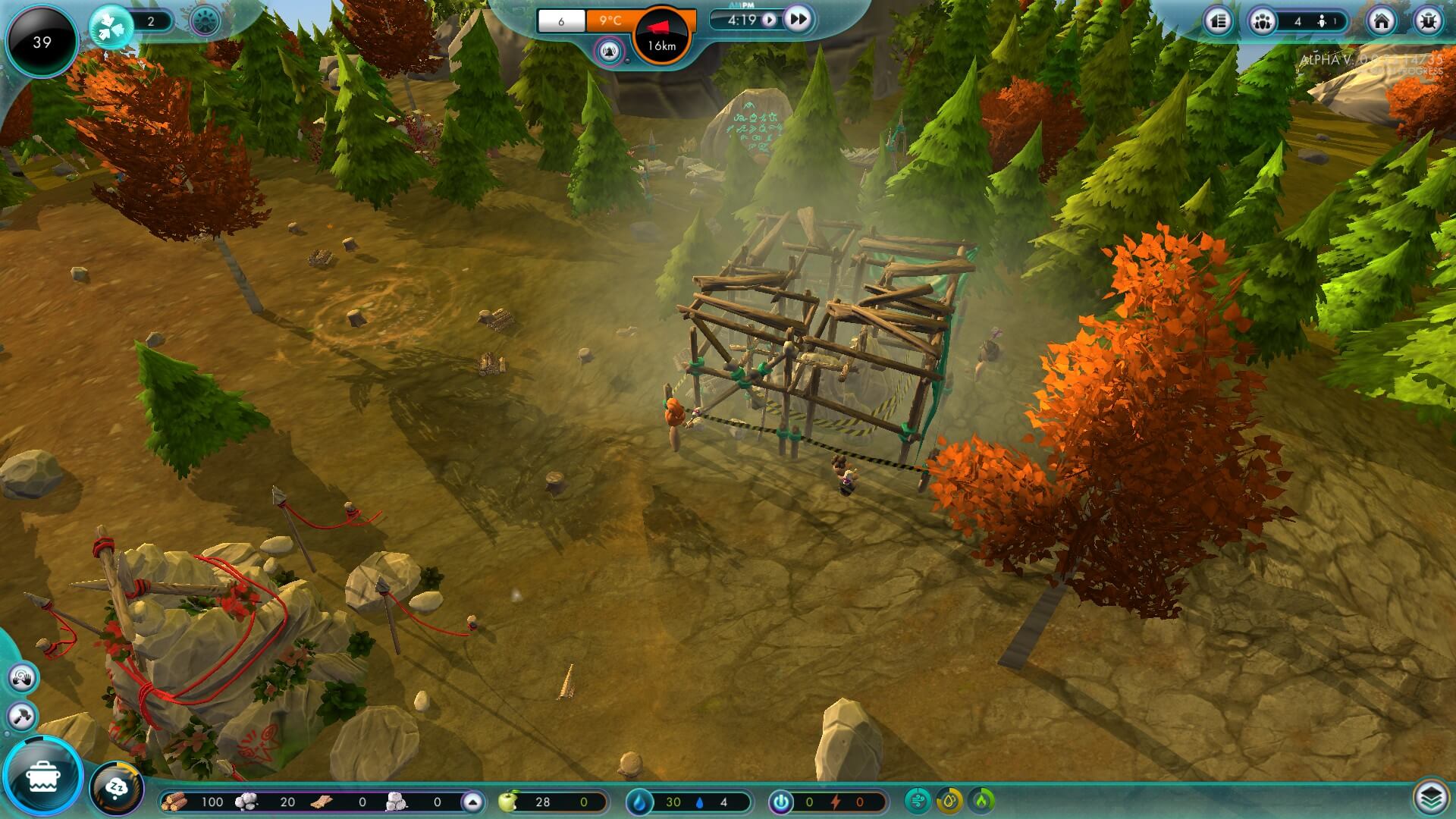Toggle the layers overlay button
The height and width of the screenshot is (819, 1456).
(x=1429, y=797)
